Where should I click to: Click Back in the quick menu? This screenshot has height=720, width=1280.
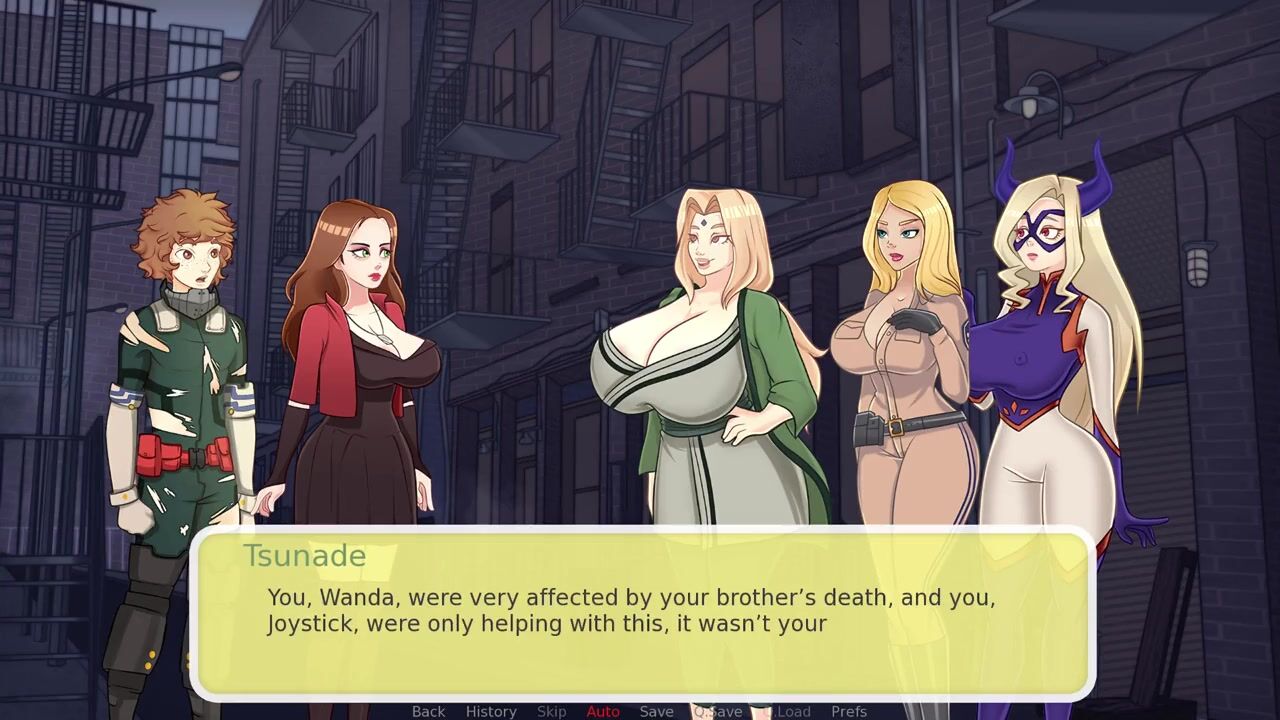tap(428, 711)
